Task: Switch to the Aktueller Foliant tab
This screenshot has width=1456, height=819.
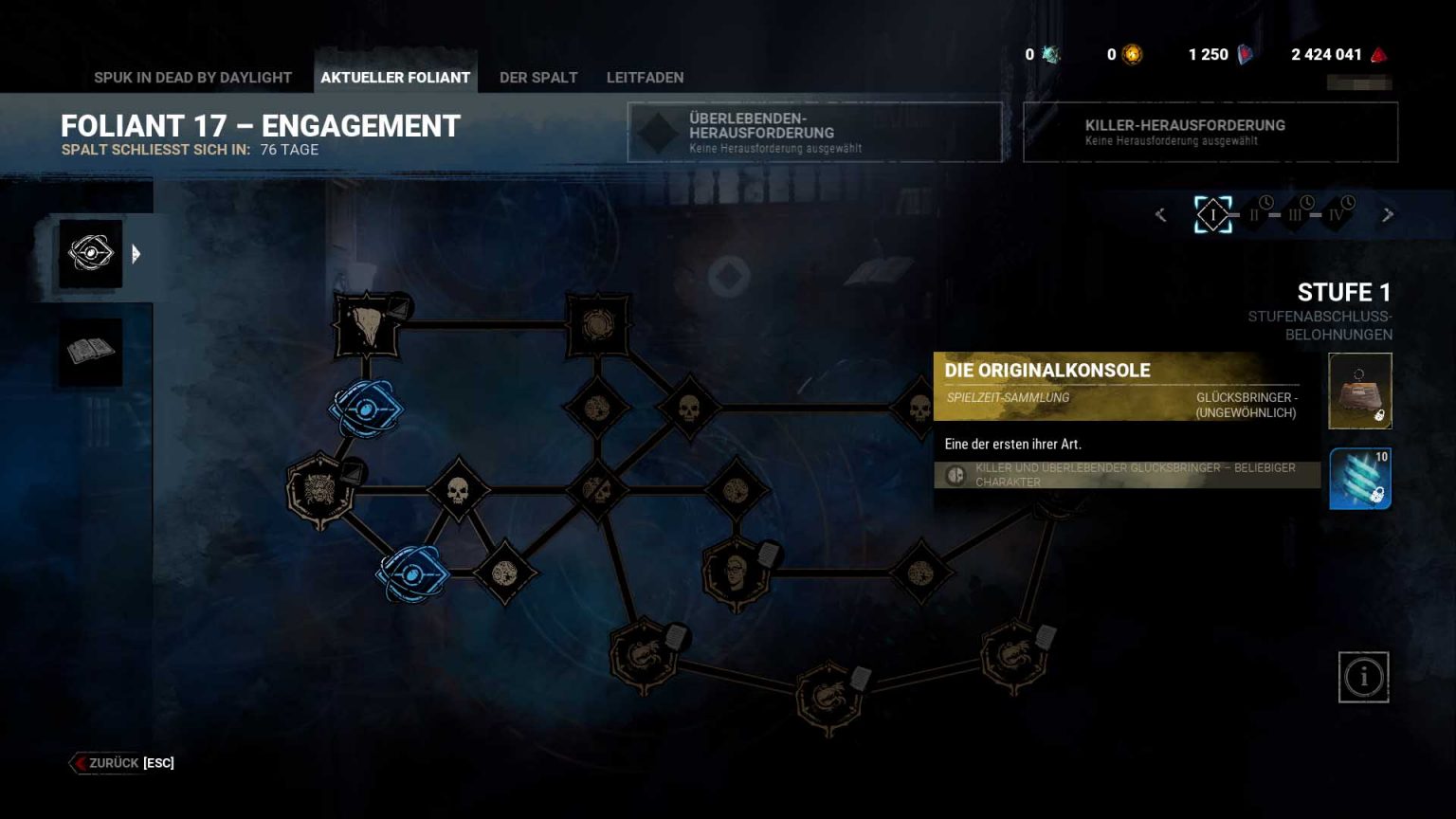Action: tap(395, 78)
